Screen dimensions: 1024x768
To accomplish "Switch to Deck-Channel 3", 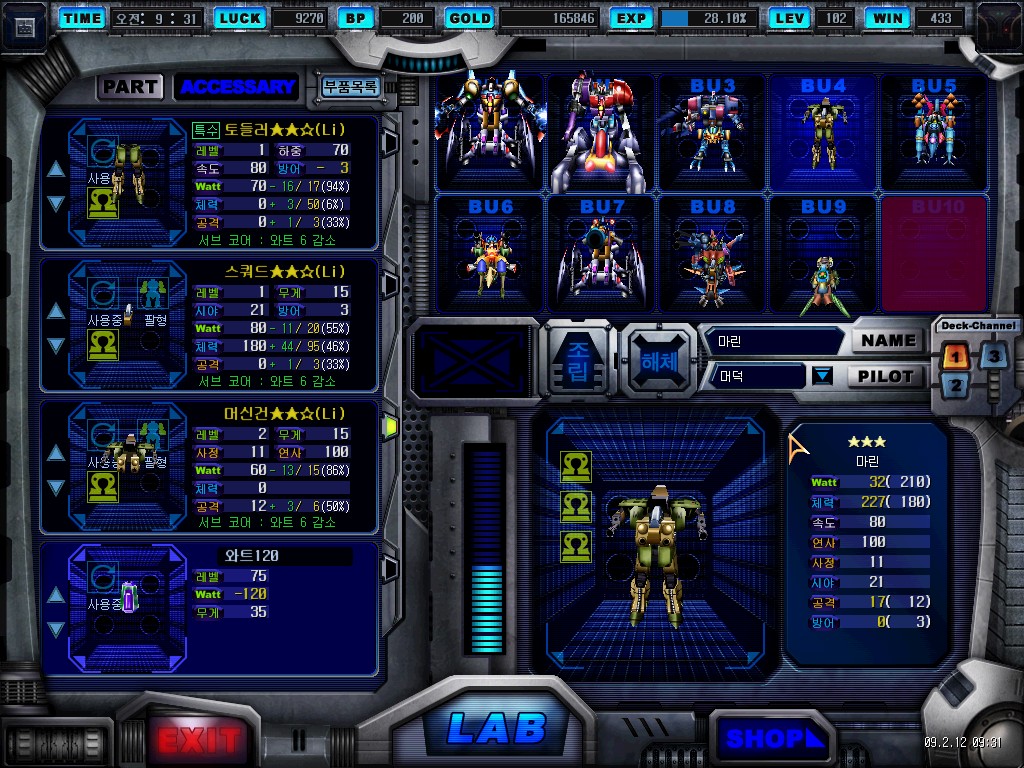I will click(993, 355).
